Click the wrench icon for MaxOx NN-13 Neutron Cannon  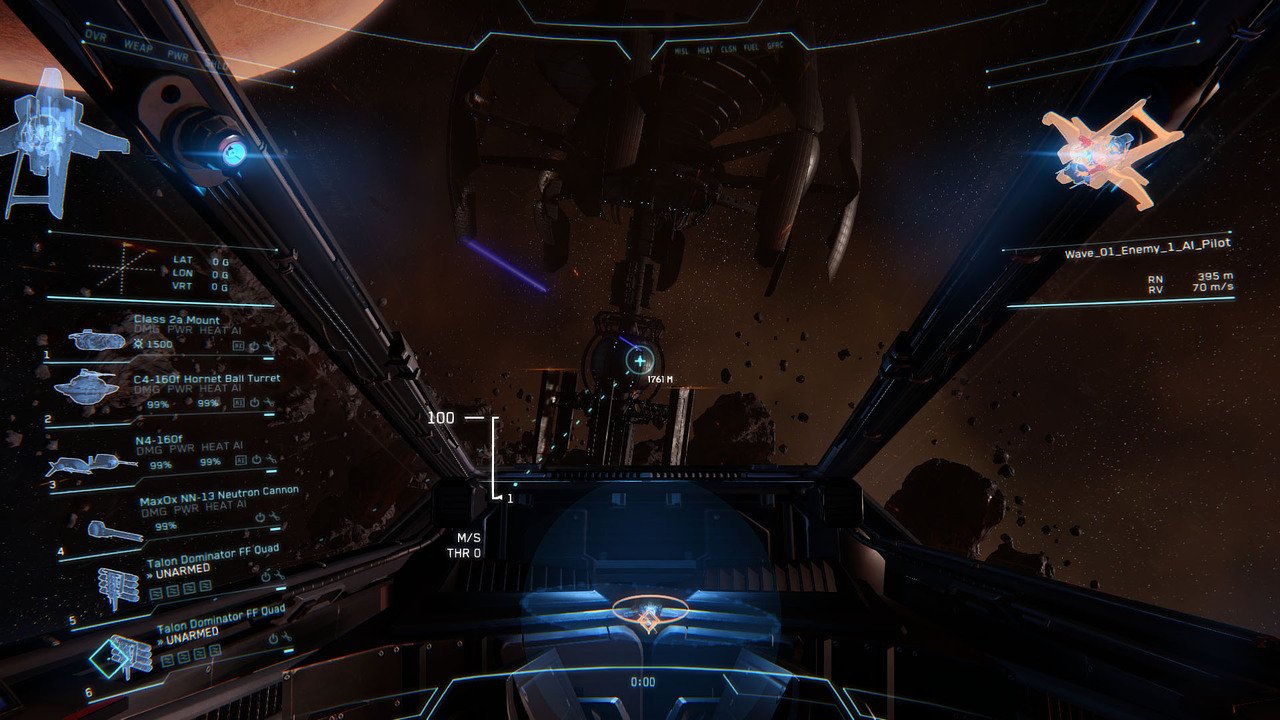tap(272, 515)
